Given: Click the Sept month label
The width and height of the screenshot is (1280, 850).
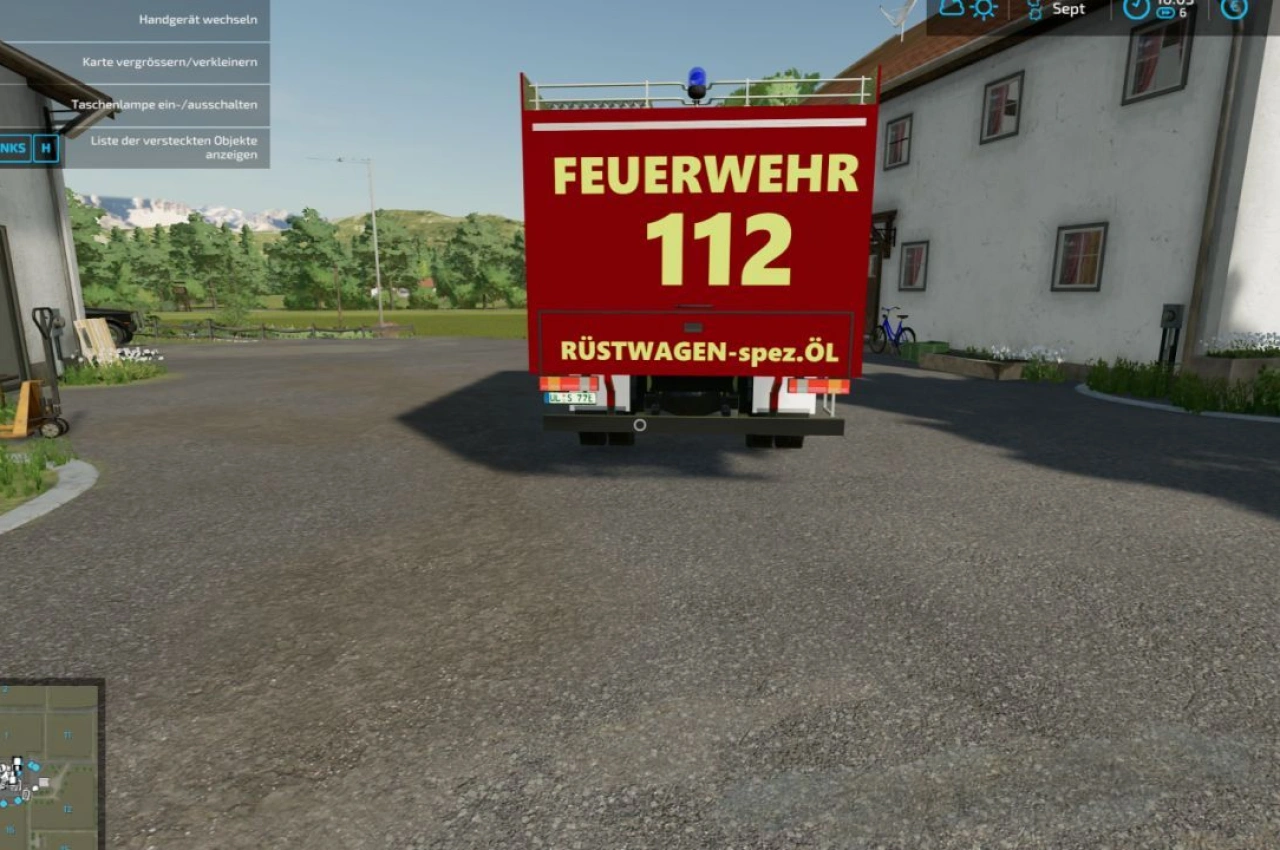Looking at the screenshot, I should click(x=1068, y=10).
